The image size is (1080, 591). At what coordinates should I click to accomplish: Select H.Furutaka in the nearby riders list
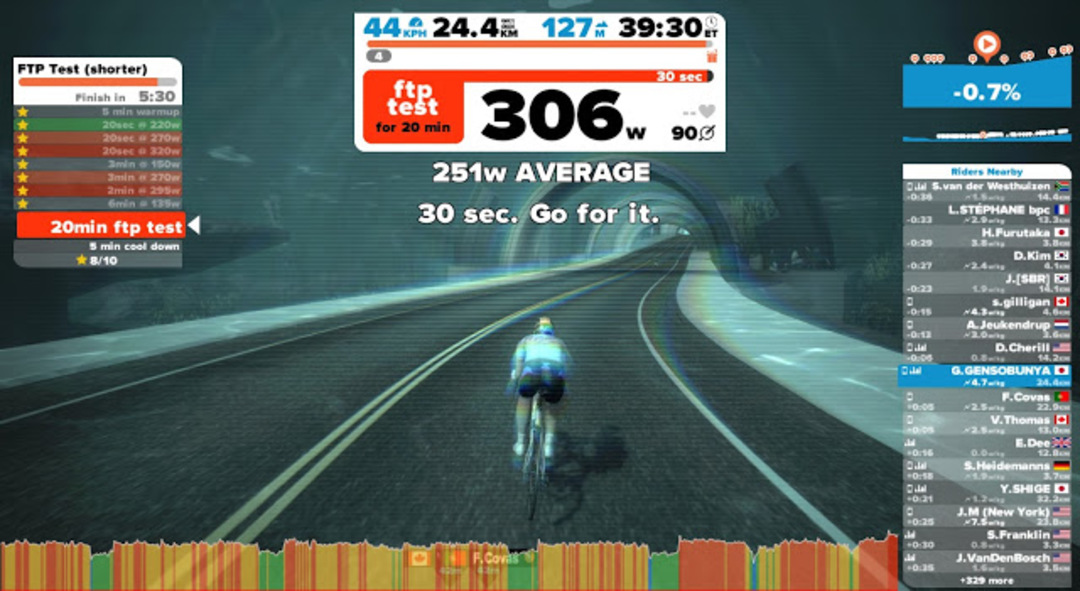pos(986,237)
